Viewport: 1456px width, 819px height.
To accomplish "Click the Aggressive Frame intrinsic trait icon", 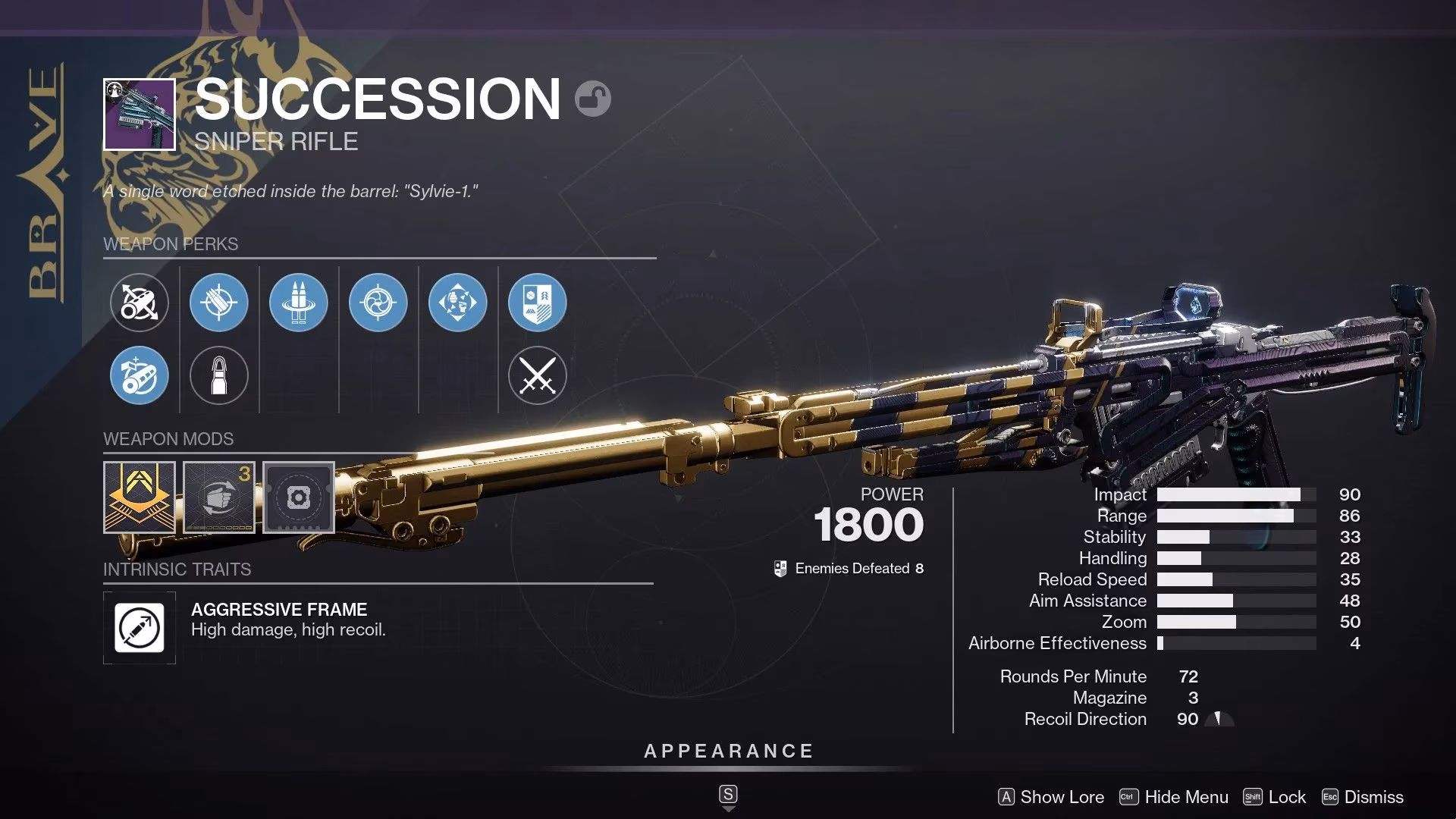I will [x=140, y=628].
